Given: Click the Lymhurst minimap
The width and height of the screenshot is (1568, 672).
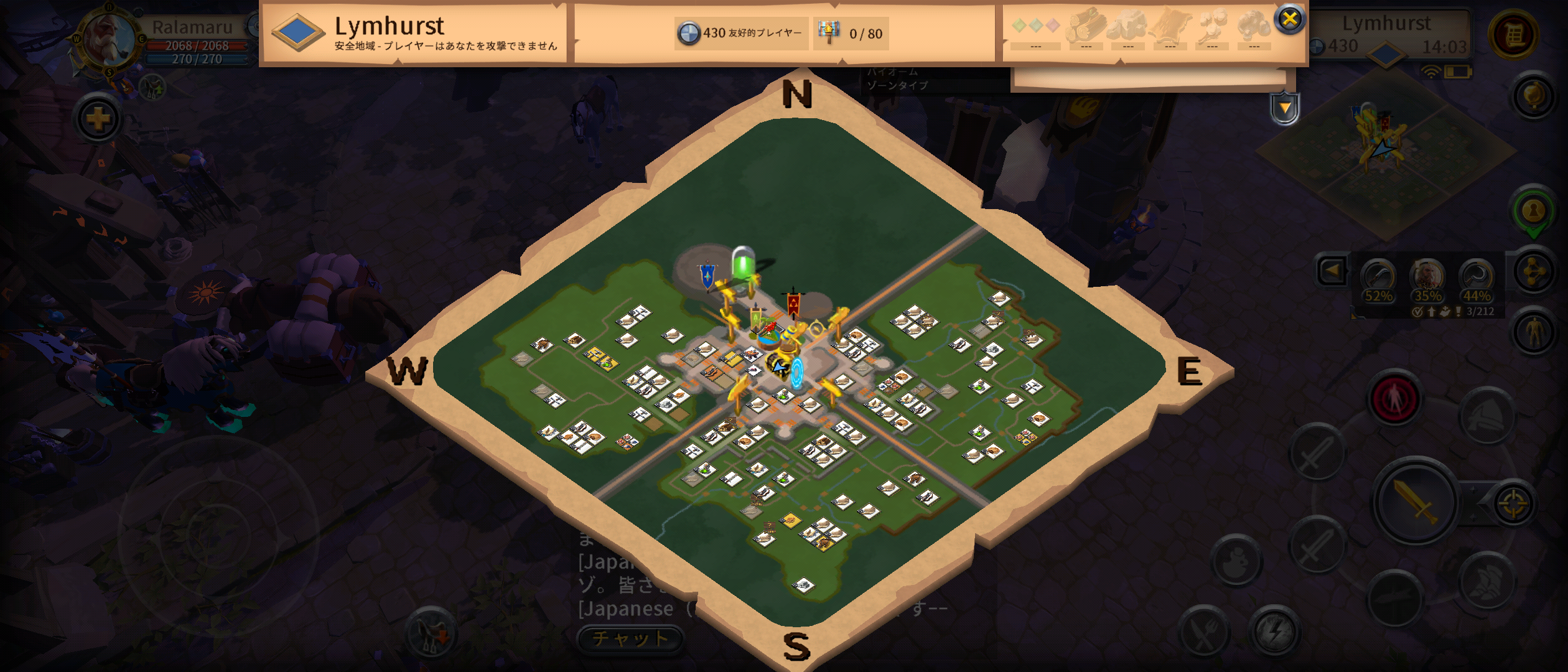Looking at the screenshot, I should coord(1385,149).
